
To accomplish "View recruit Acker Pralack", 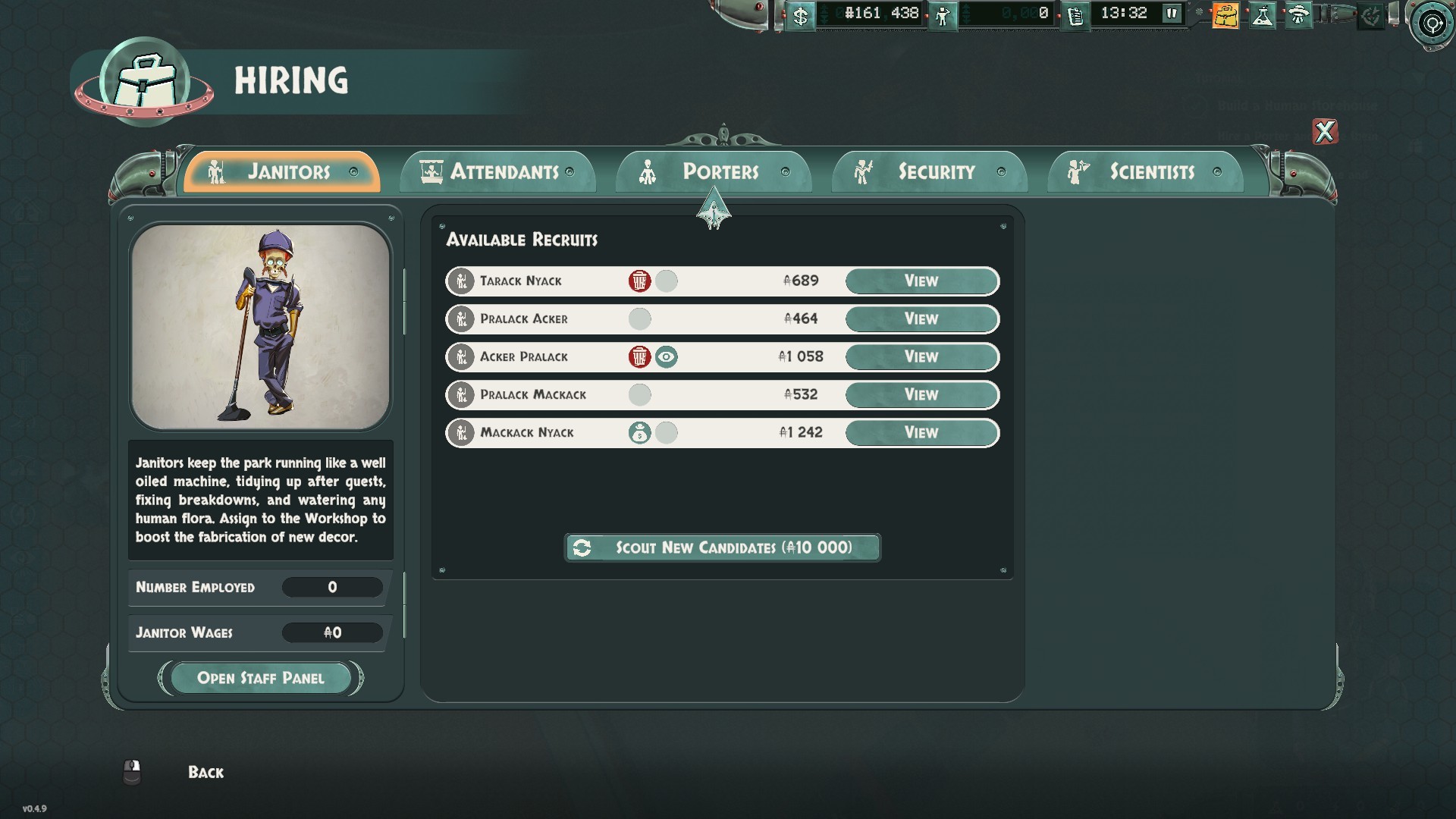I will click(921, 357).
